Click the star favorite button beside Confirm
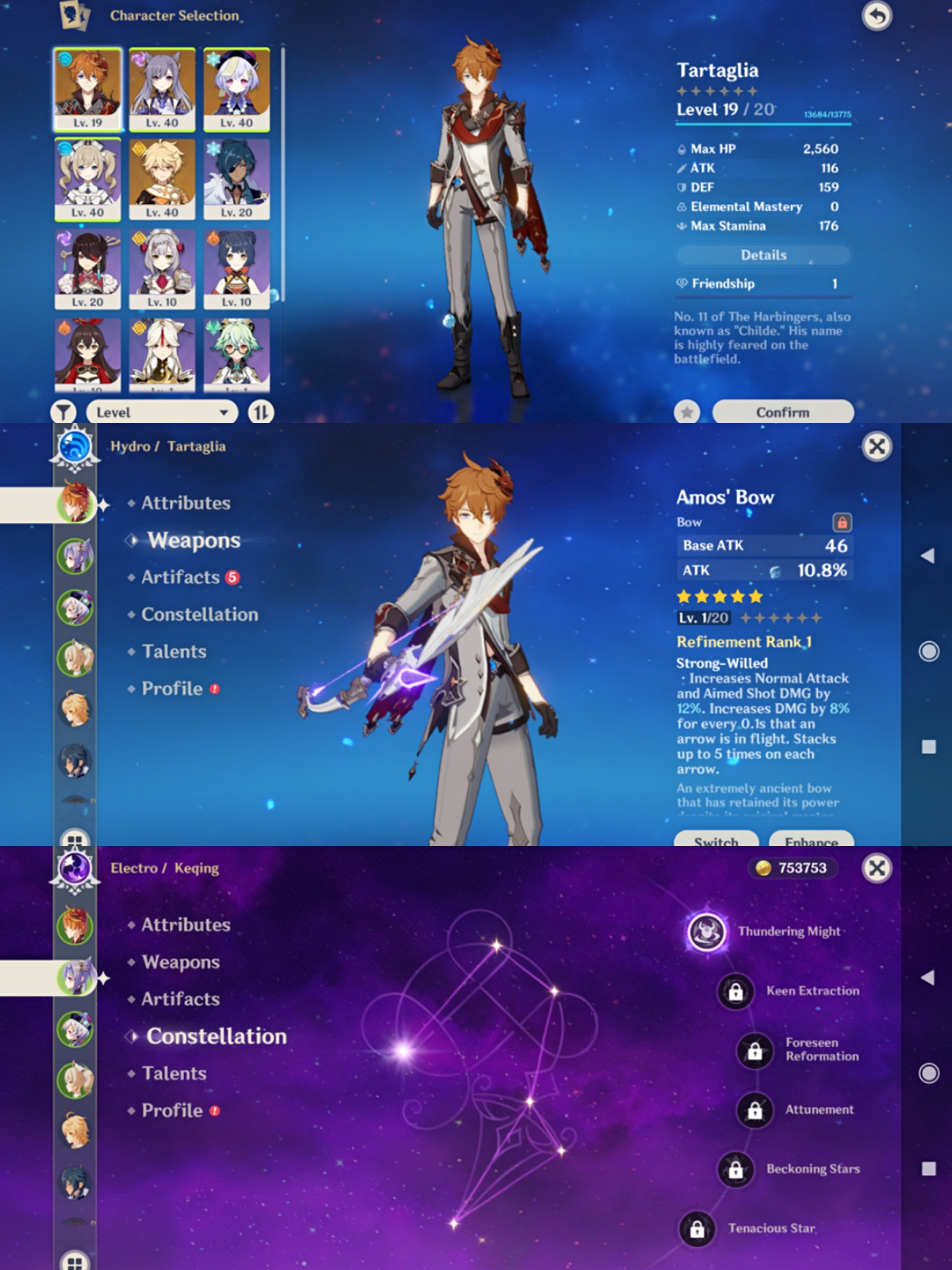This screenshot has height=1270, width=952. coord(687,412)
